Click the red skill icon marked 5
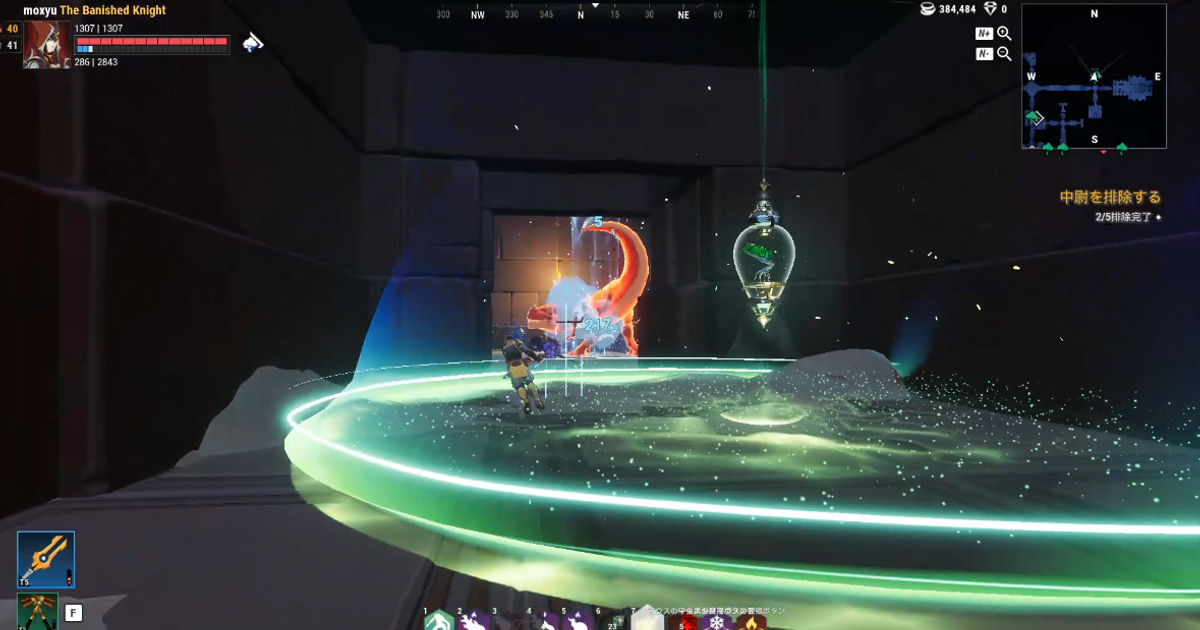Screen dimensions: 1200x630 coord(684,622)
